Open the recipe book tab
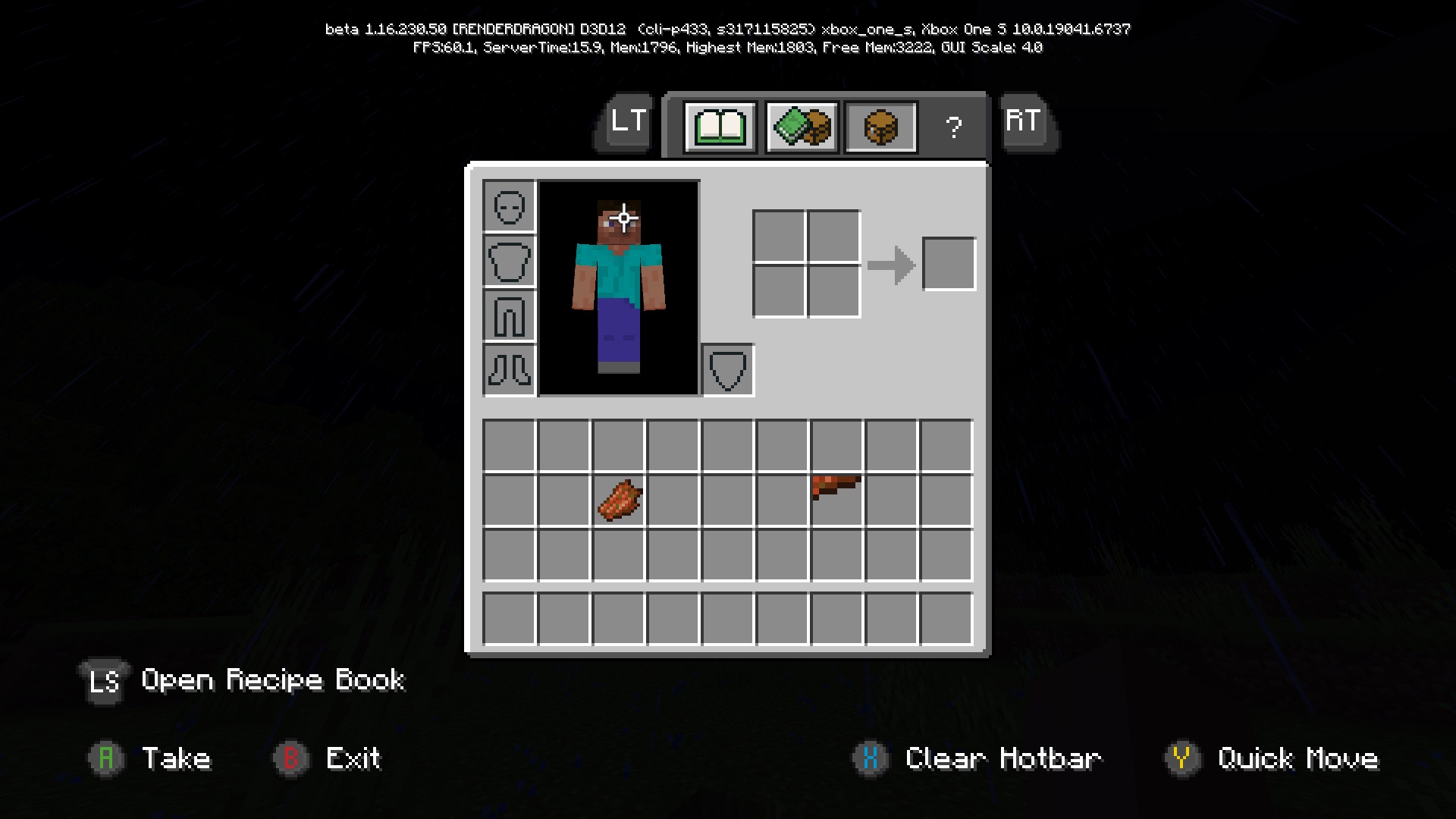This screenshot has width=1456, height=819. coord(720,127)
